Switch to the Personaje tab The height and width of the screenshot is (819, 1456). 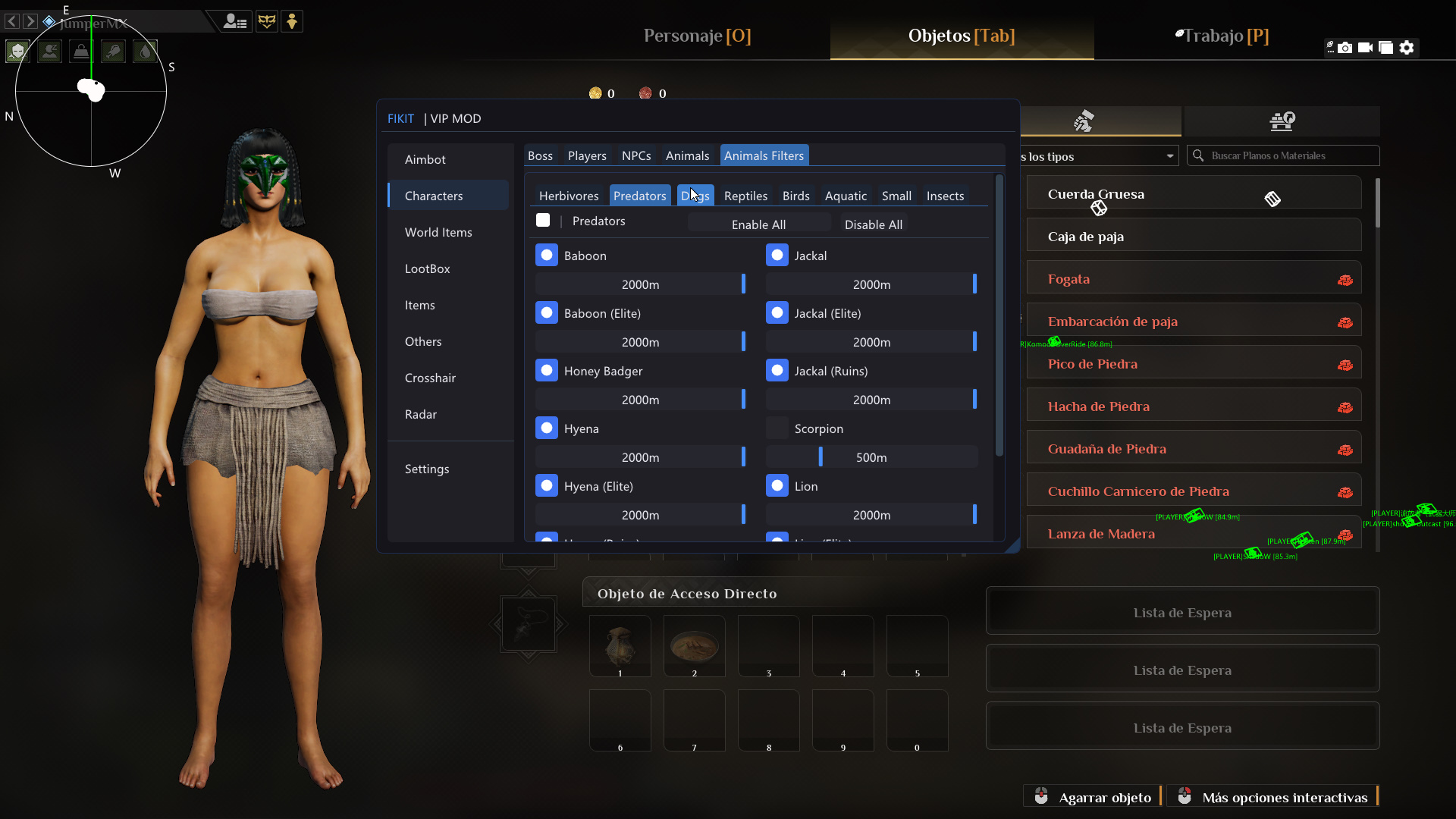(x=696, y=36)
